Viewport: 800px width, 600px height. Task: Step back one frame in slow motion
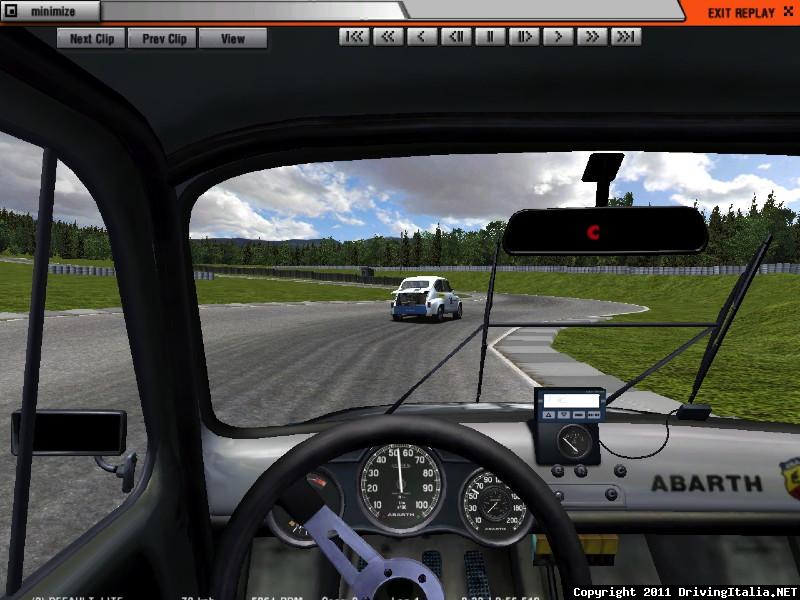[x=456, y=37]
